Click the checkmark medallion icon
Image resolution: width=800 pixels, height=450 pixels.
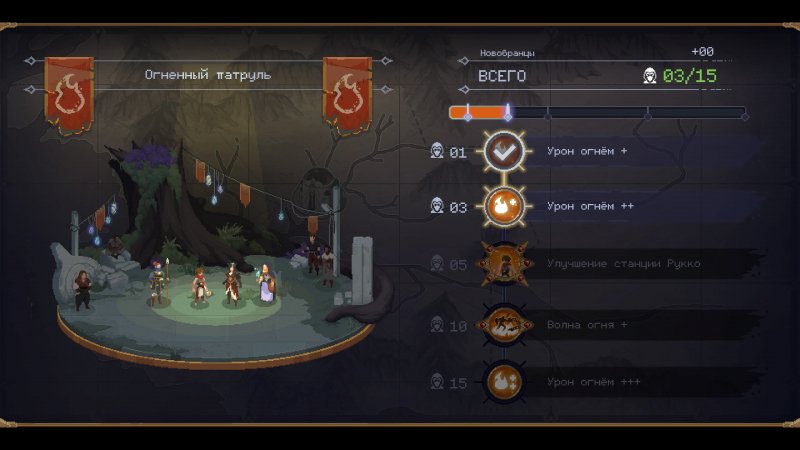click(503, 152)
